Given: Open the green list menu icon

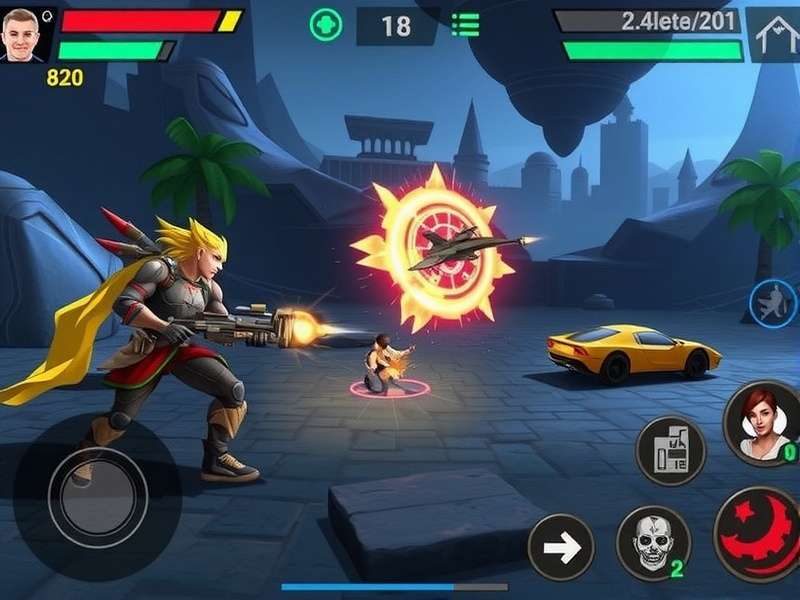Looking at the screenshot, I should point(465,25).
